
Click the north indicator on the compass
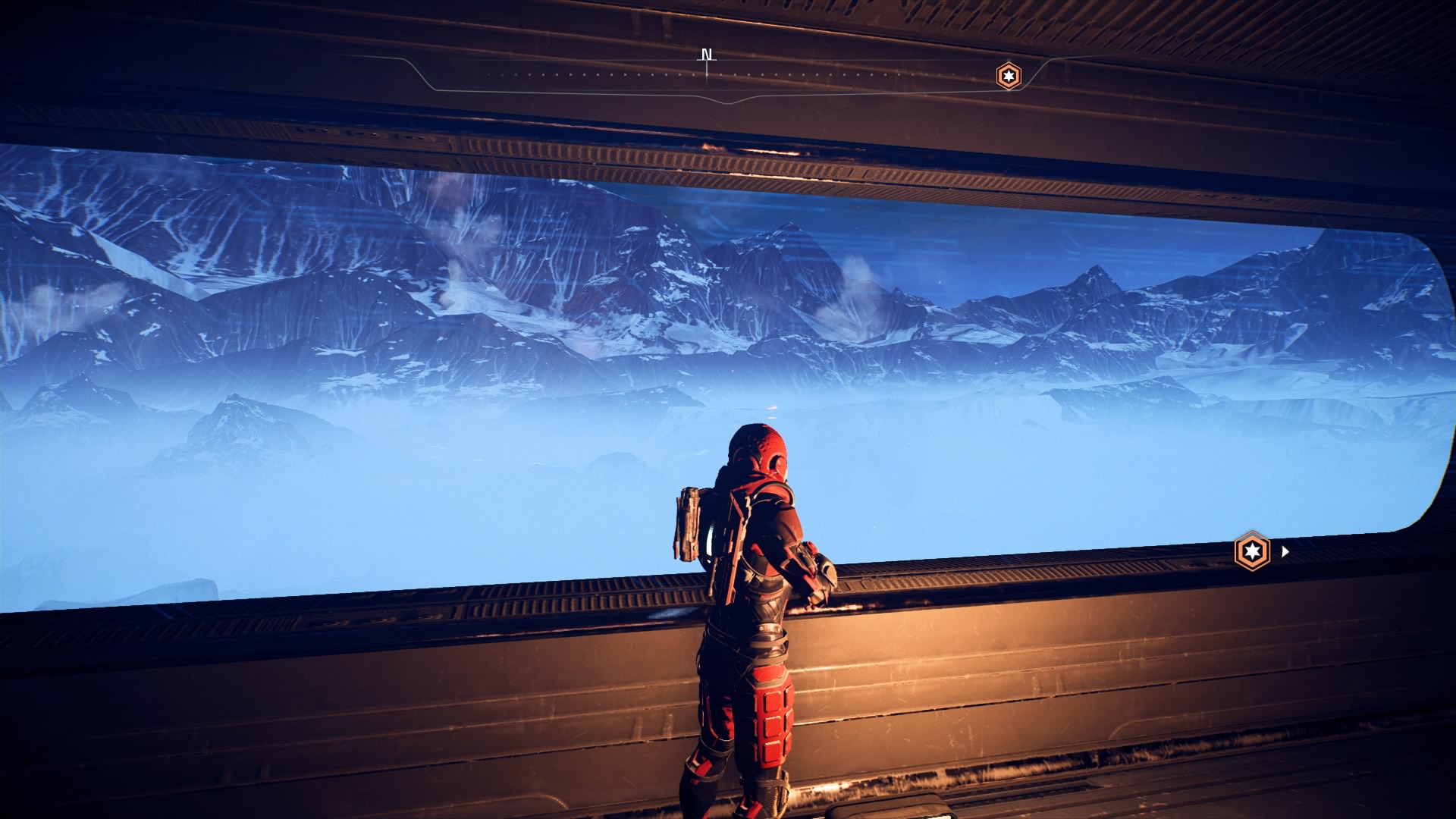click(707, 55)
